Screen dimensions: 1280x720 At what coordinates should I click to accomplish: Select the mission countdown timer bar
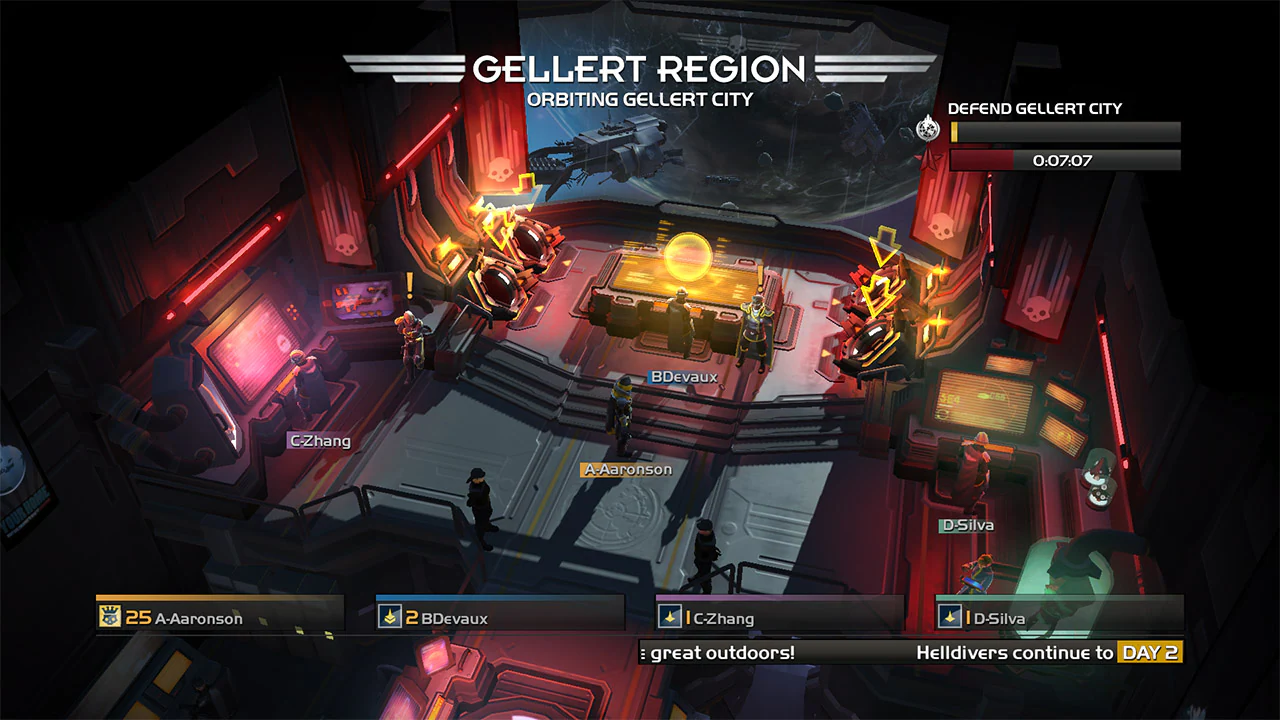1065,159
